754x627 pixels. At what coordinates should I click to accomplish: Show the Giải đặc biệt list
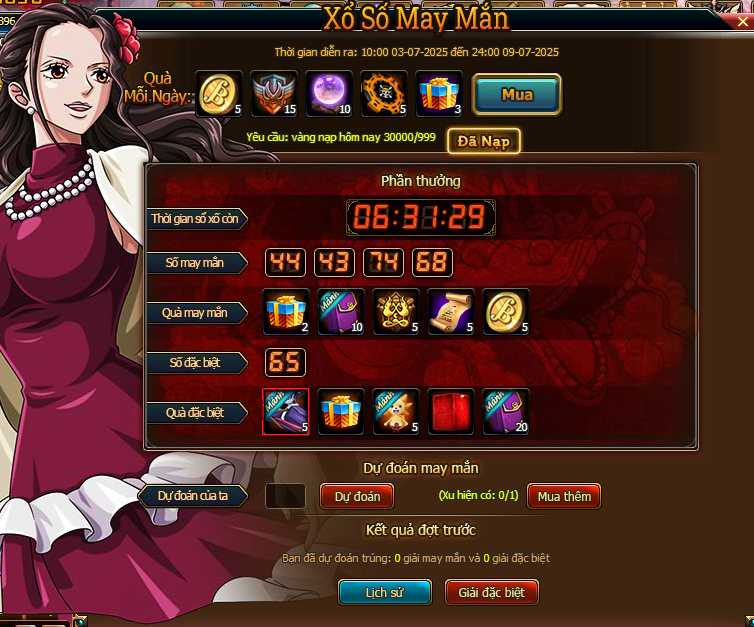point(491,592)
